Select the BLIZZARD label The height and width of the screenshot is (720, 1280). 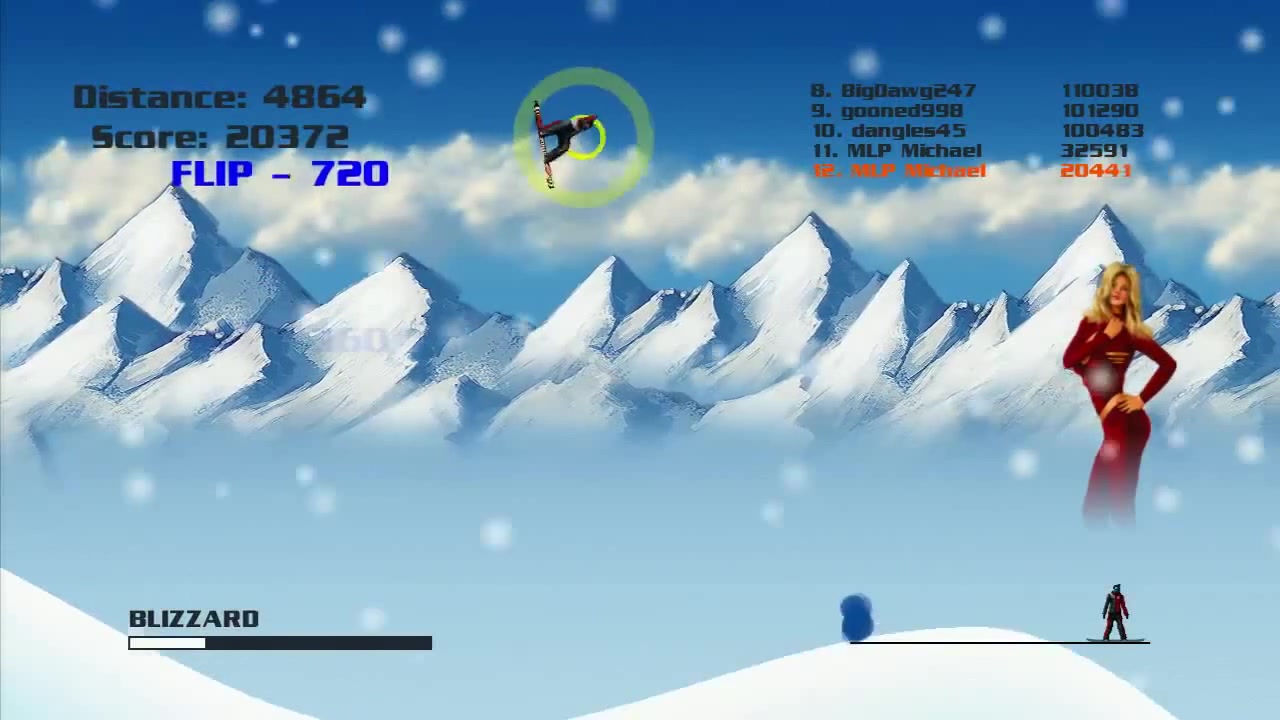(x=194, y=618)
